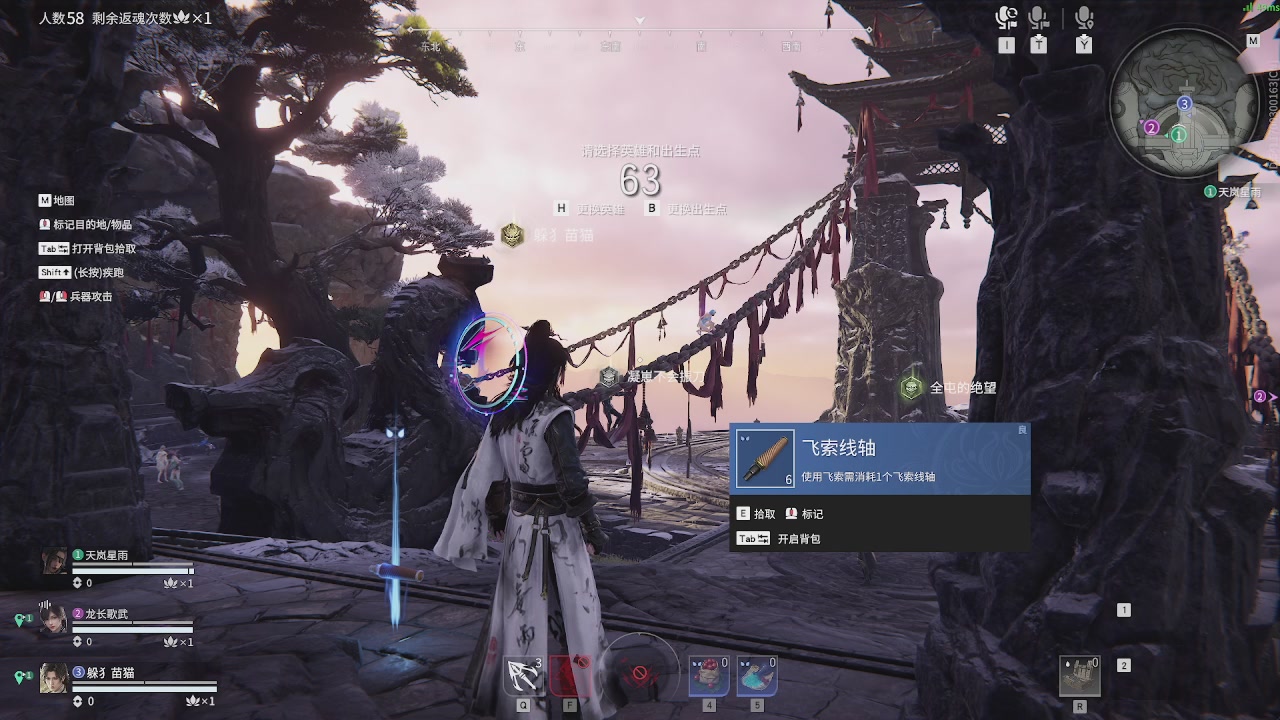Toggle the voice channel switch microphone icon

(1006, 18)
